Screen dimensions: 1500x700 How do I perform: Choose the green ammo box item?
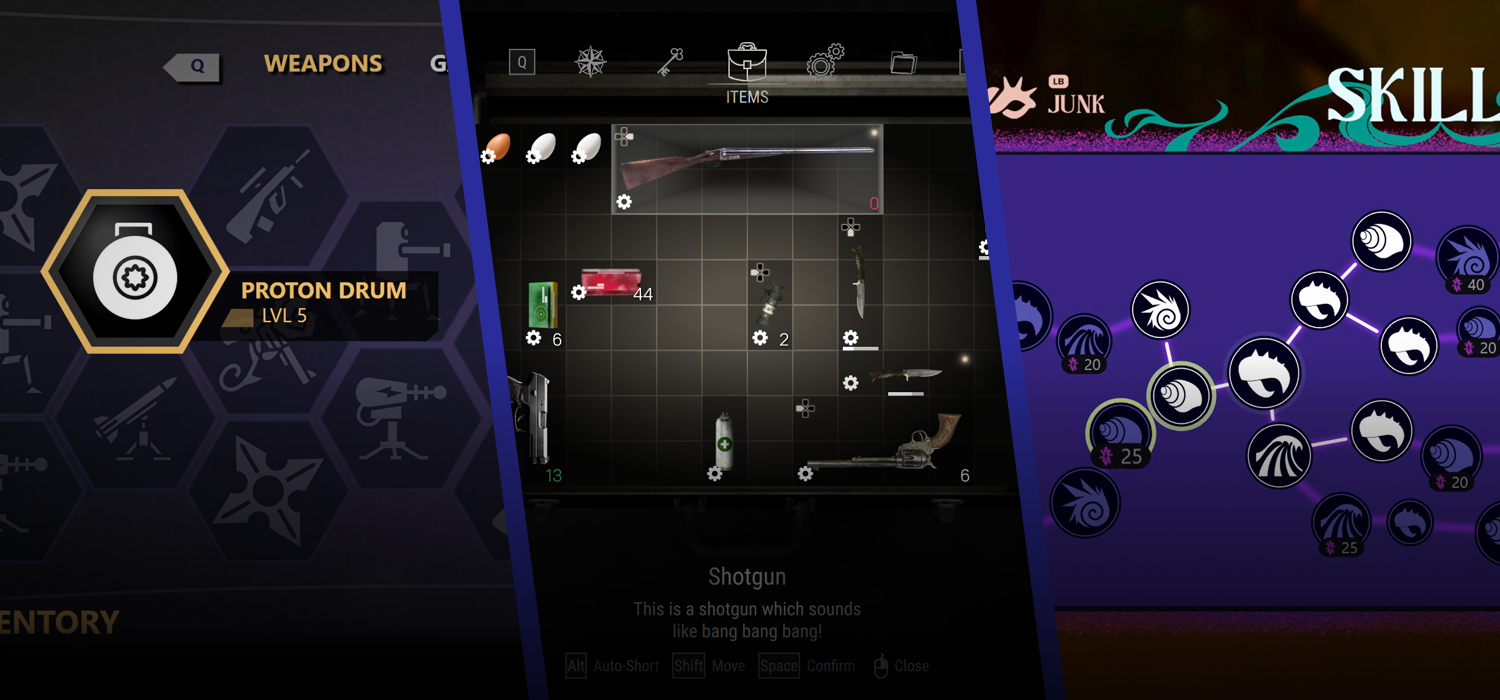click(543, 305)
